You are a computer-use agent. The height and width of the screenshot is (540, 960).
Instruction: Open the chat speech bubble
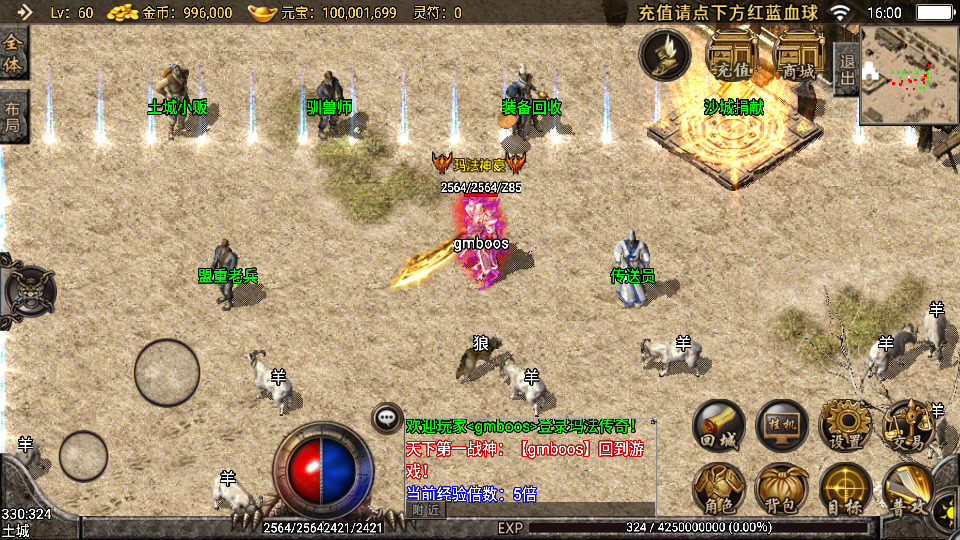pos(387,418)
